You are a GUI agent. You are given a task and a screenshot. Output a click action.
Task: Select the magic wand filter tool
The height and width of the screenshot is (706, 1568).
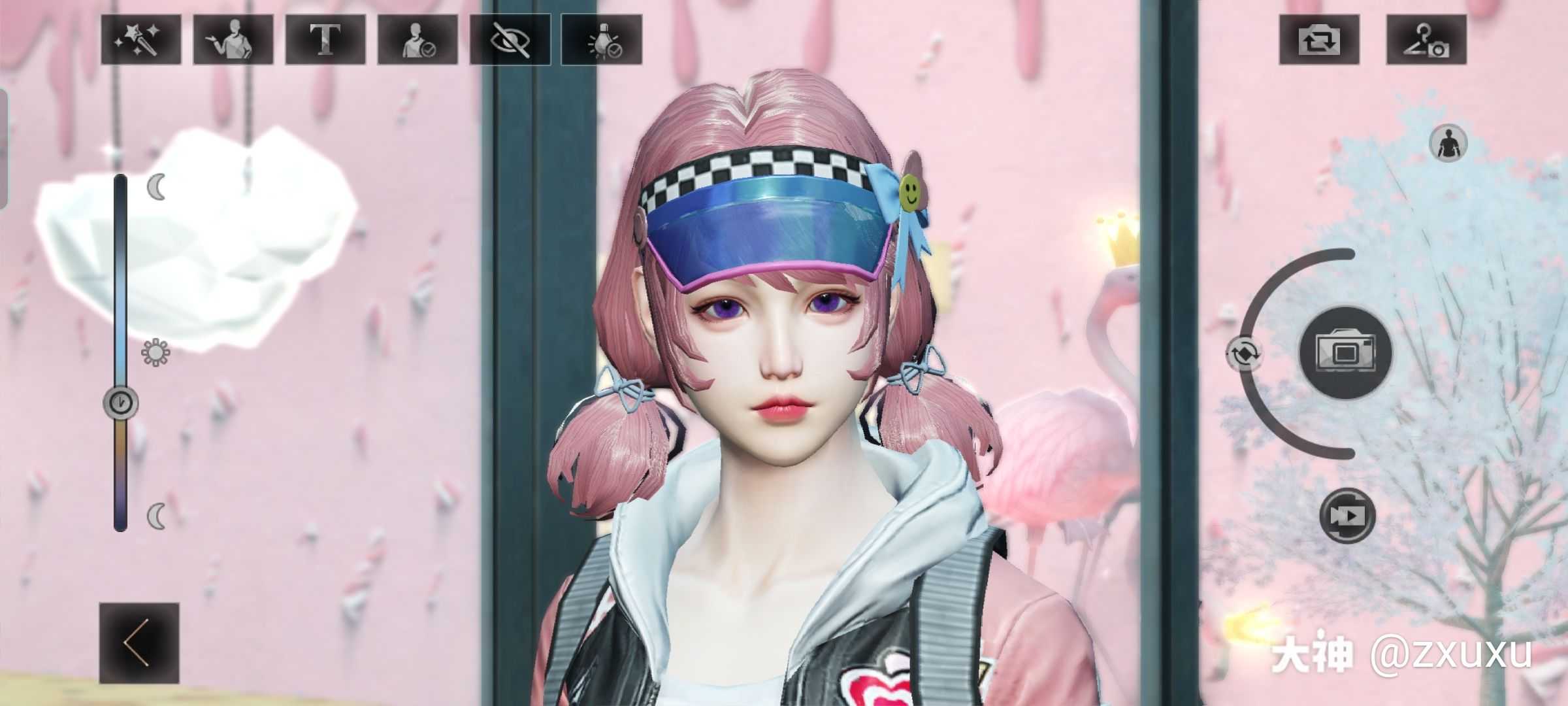tap(141, 41)
